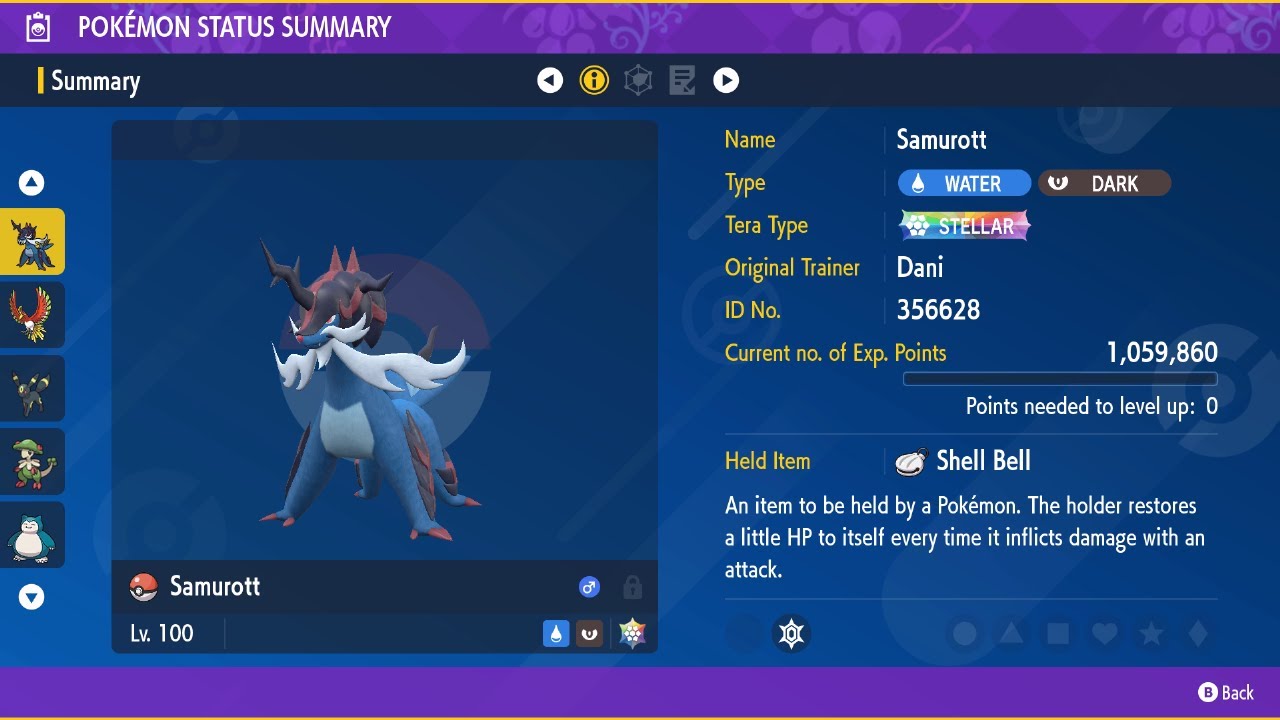1280x720 pixels.
Task: Collapse the party list with the down arrow
Action: click(32, 596)
